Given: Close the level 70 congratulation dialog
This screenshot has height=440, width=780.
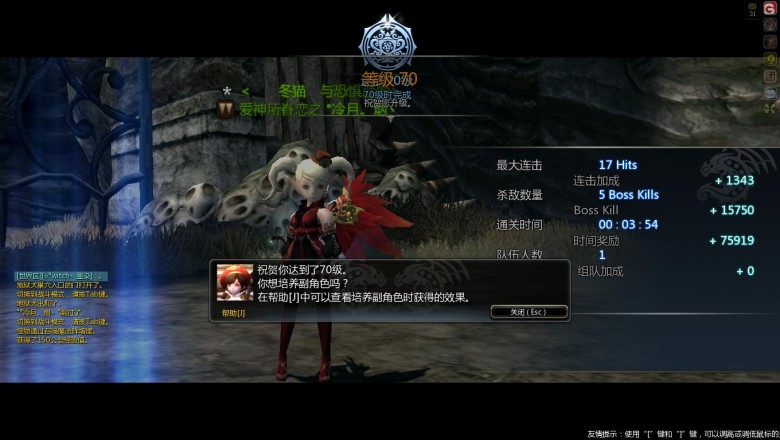Looking at the screenshot, I should tap(529, 312).
